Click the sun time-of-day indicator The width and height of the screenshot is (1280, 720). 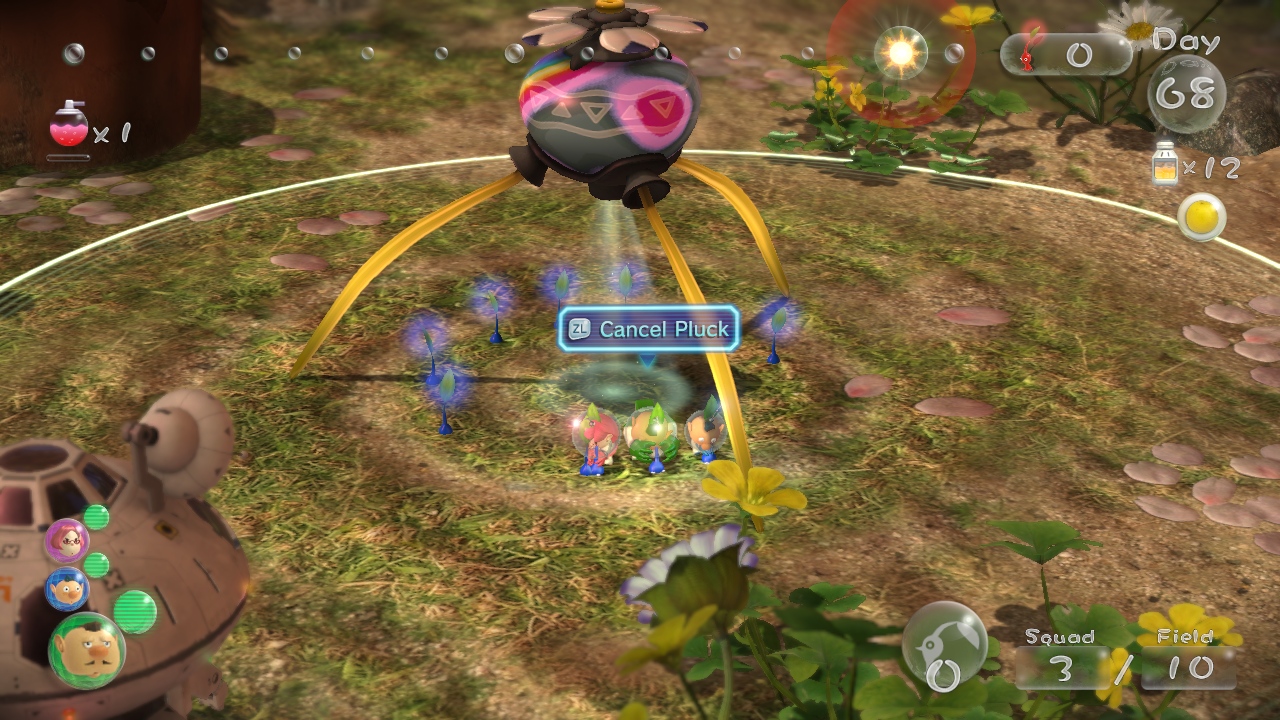[x=901, y=51]
